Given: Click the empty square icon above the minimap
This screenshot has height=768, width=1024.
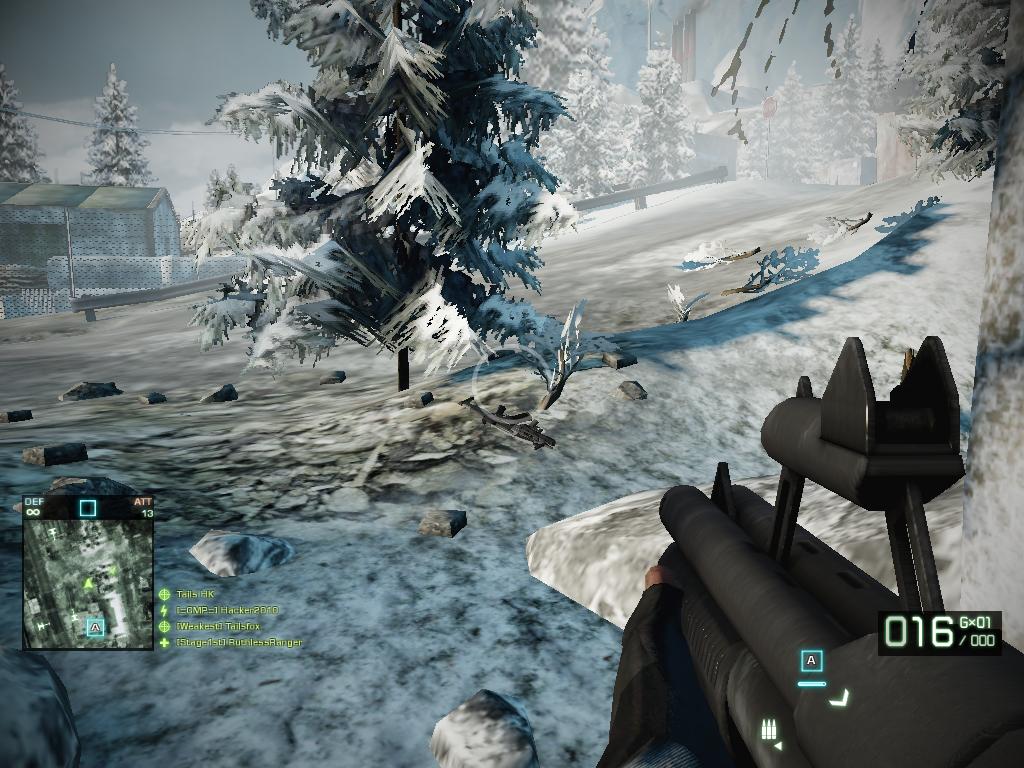Looking at the screenshot, I should coord(88,508).
